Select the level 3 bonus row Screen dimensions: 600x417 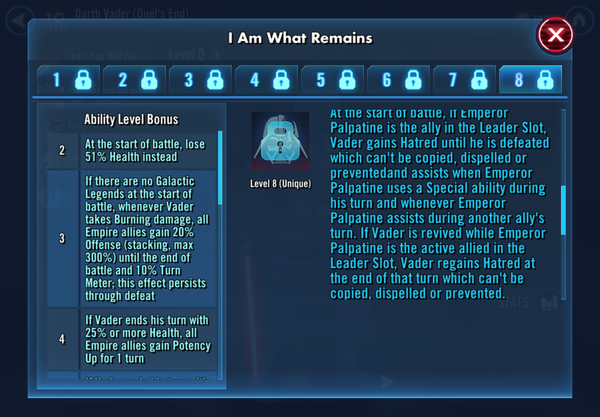click(x=133, y=237)
